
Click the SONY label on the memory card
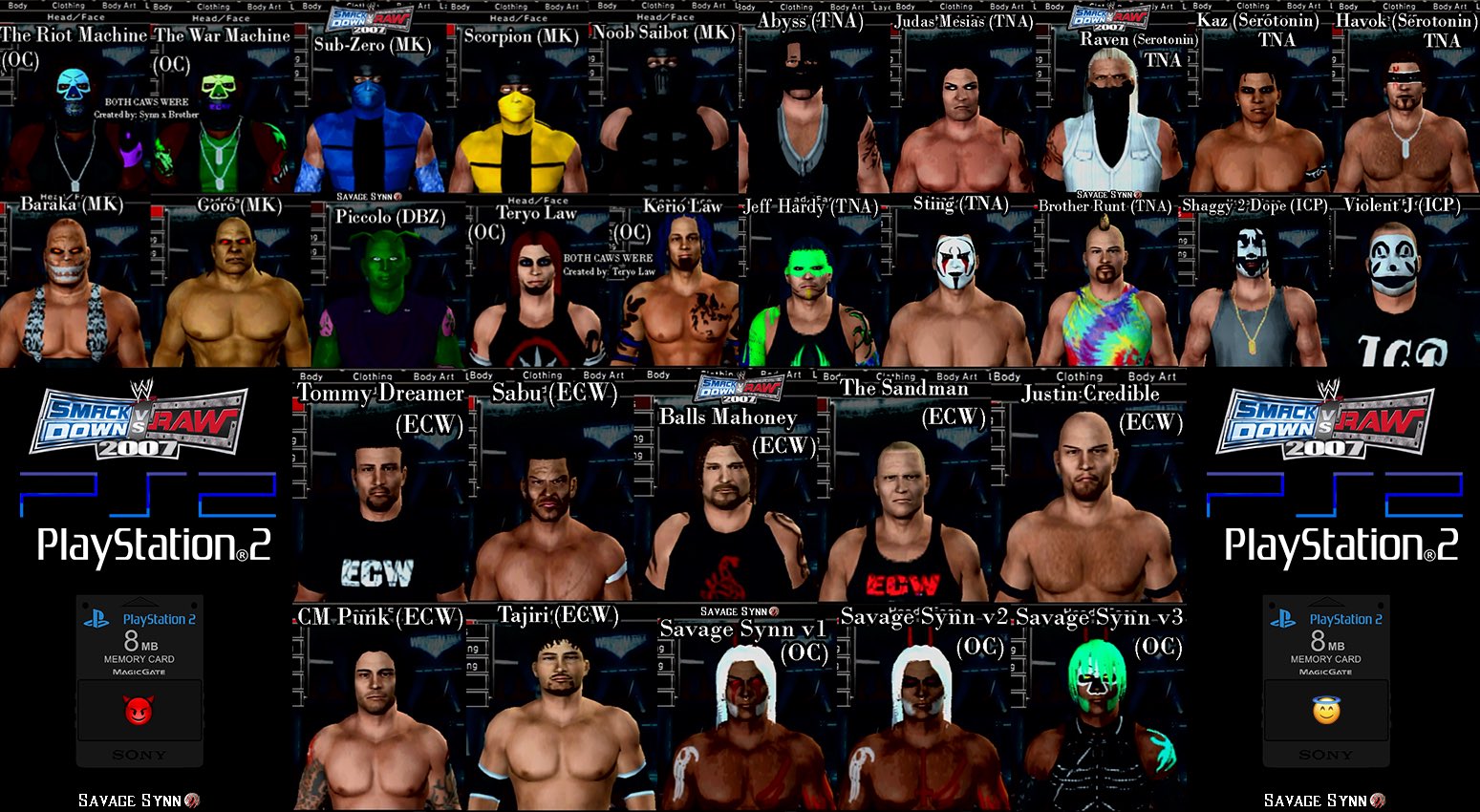[139, 754]
